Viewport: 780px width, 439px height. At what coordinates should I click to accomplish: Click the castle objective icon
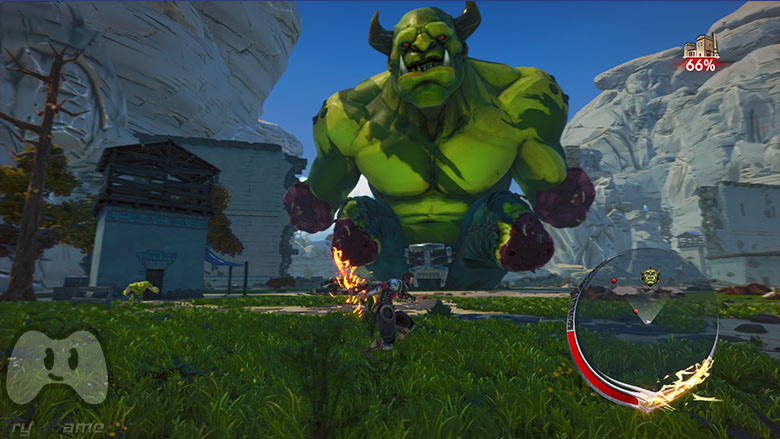[x=701, y=46]
